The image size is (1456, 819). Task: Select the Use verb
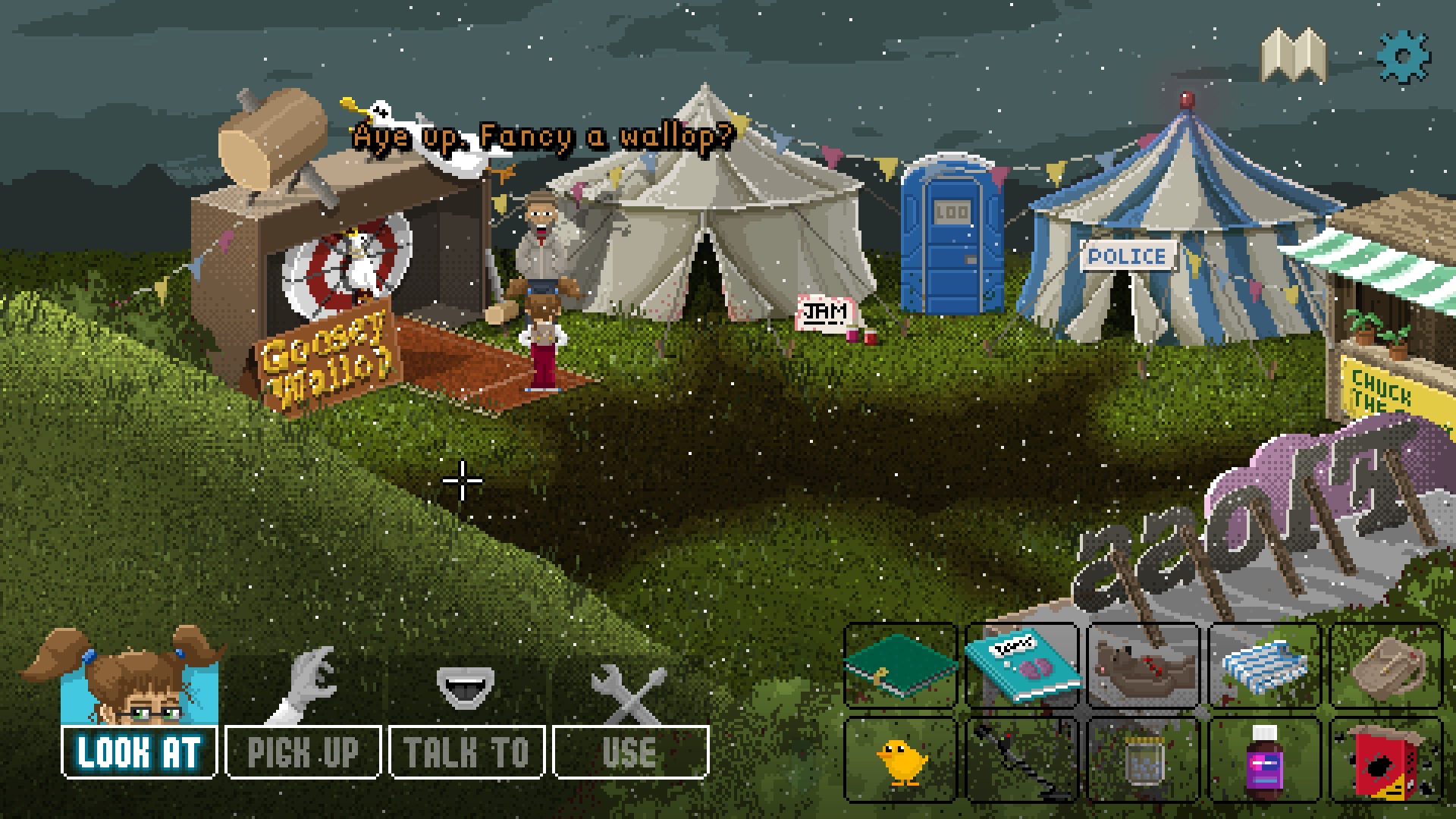click(x=630, y=752)
